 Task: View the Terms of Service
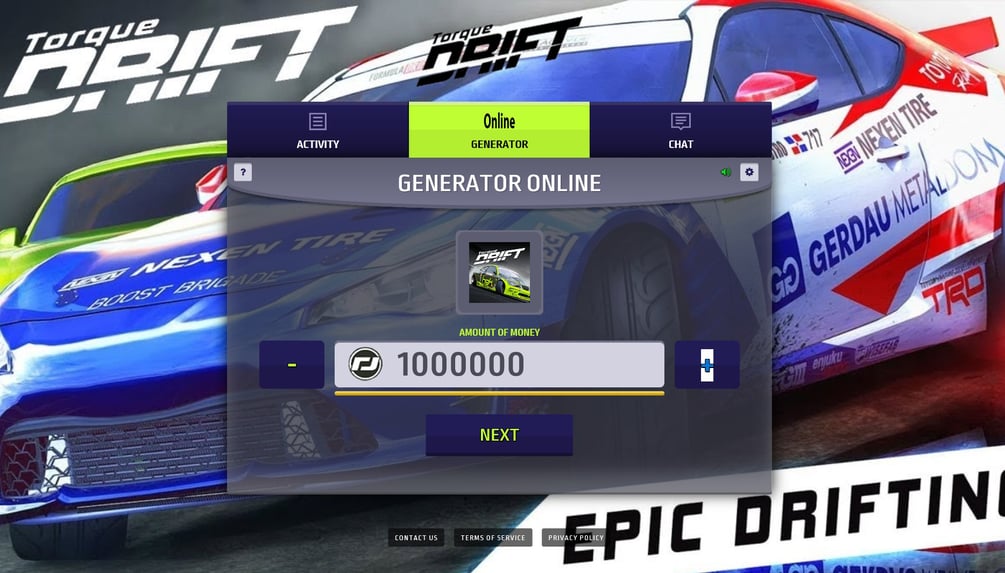[493, 538]
